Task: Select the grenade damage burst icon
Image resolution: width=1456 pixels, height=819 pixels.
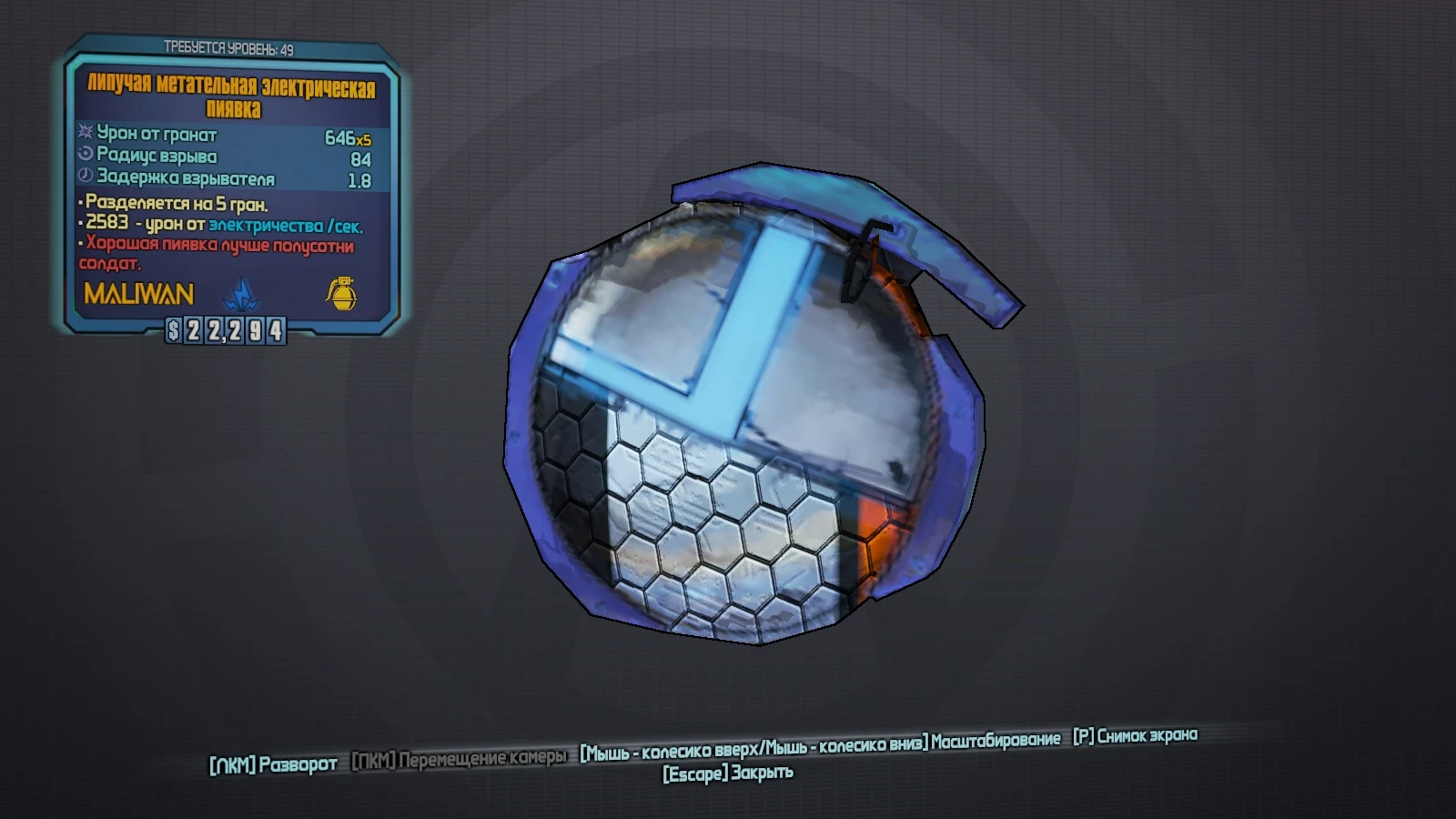Action: [x=83, y=133]
